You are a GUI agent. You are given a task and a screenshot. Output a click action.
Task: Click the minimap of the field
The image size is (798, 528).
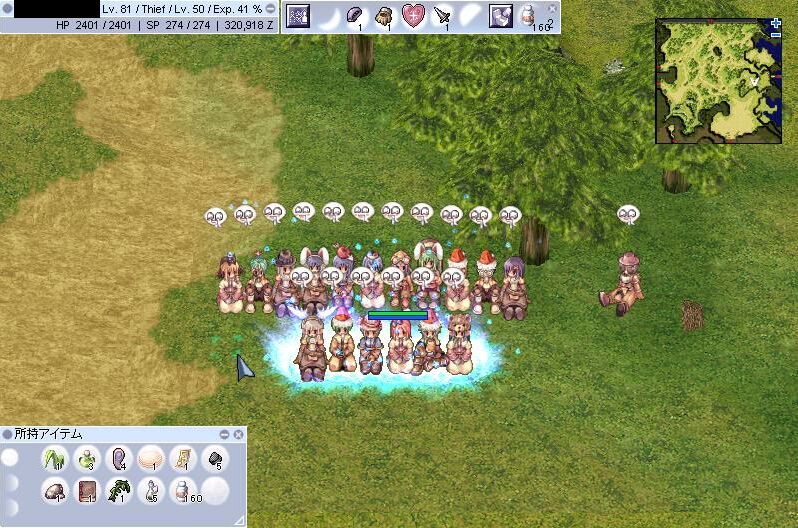(x=717, y=81)
